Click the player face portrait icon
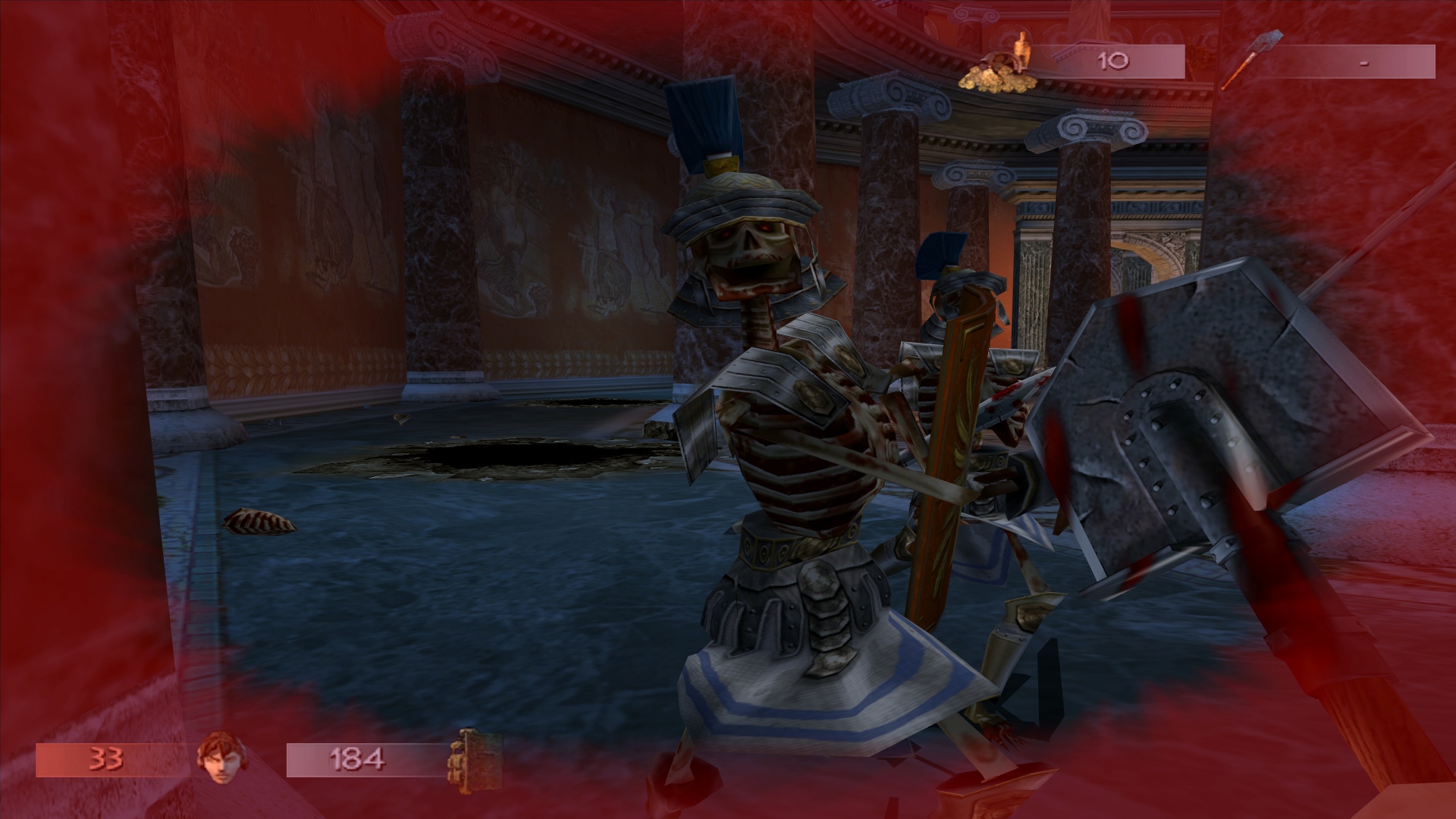The height and width of the screenshot is (819, 1456). [215, 758]
